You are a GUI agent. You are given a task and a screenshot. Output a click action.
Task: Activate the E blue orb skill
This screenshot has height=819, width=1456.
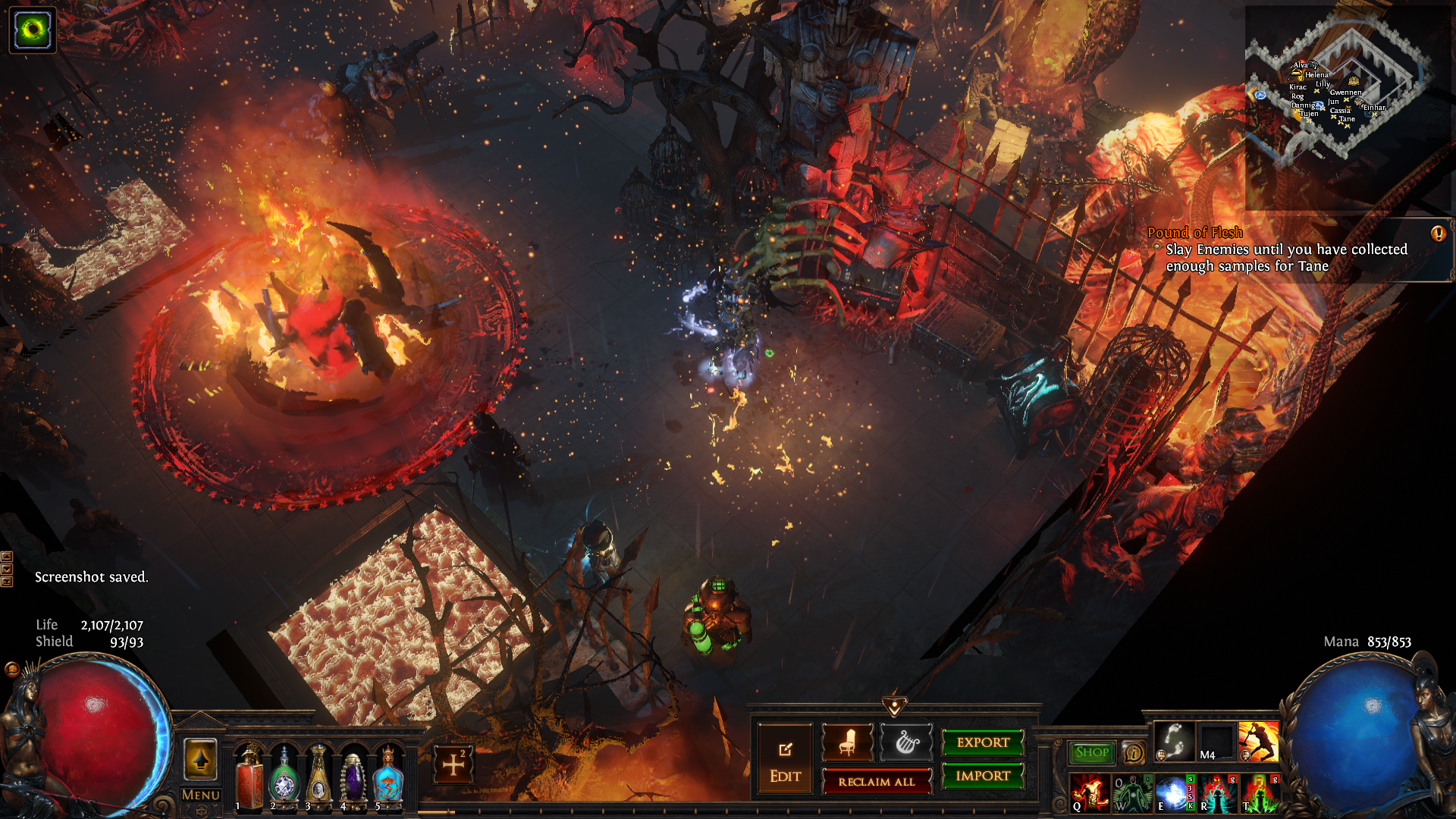1174,793
